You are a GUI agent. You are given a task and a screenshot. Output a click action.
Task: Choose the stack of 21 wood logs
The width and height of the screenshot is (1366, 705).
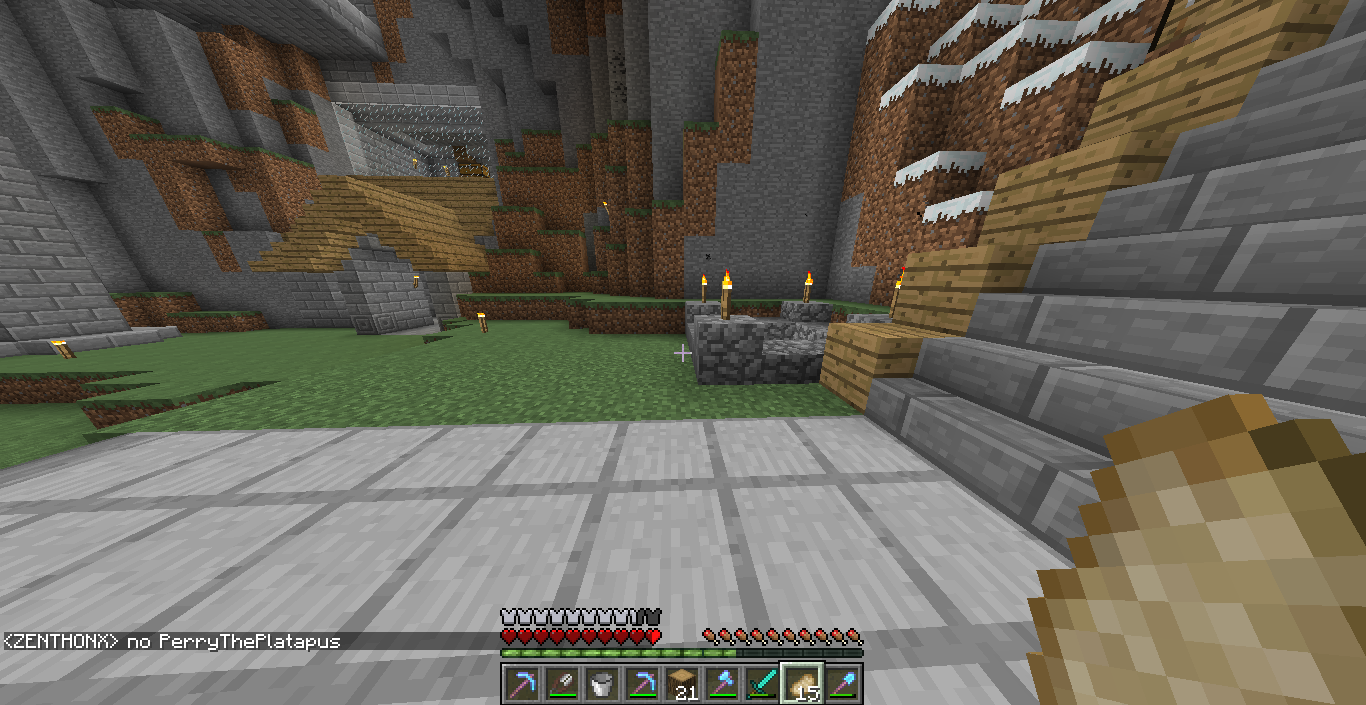click(681, 683)
